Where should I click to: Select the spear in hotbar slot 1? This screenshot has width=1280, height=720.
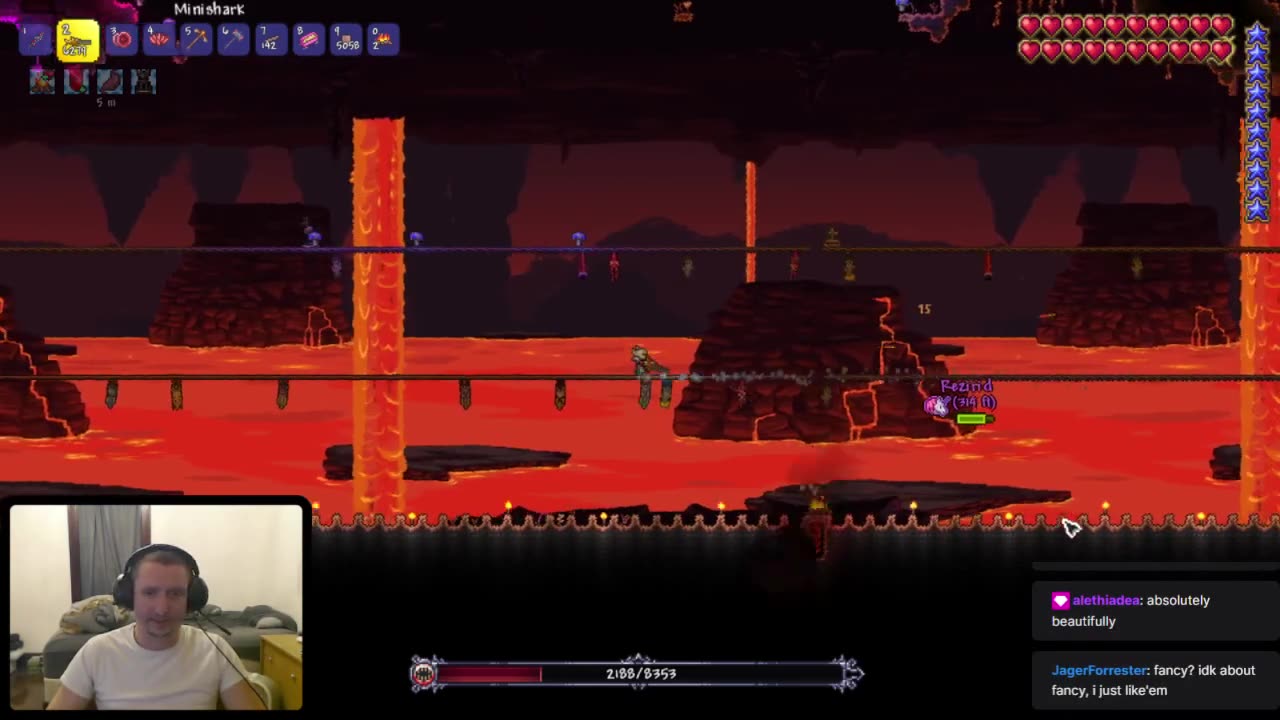(33, 40)
